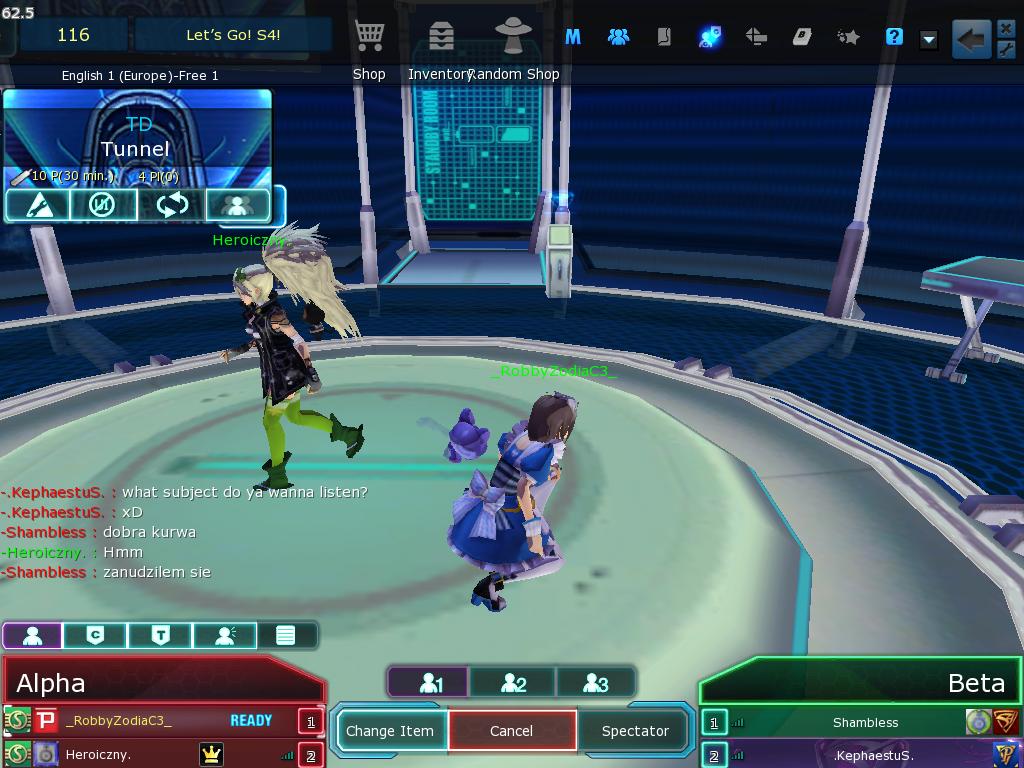Open the Shop cart icon

pos(369,38)
